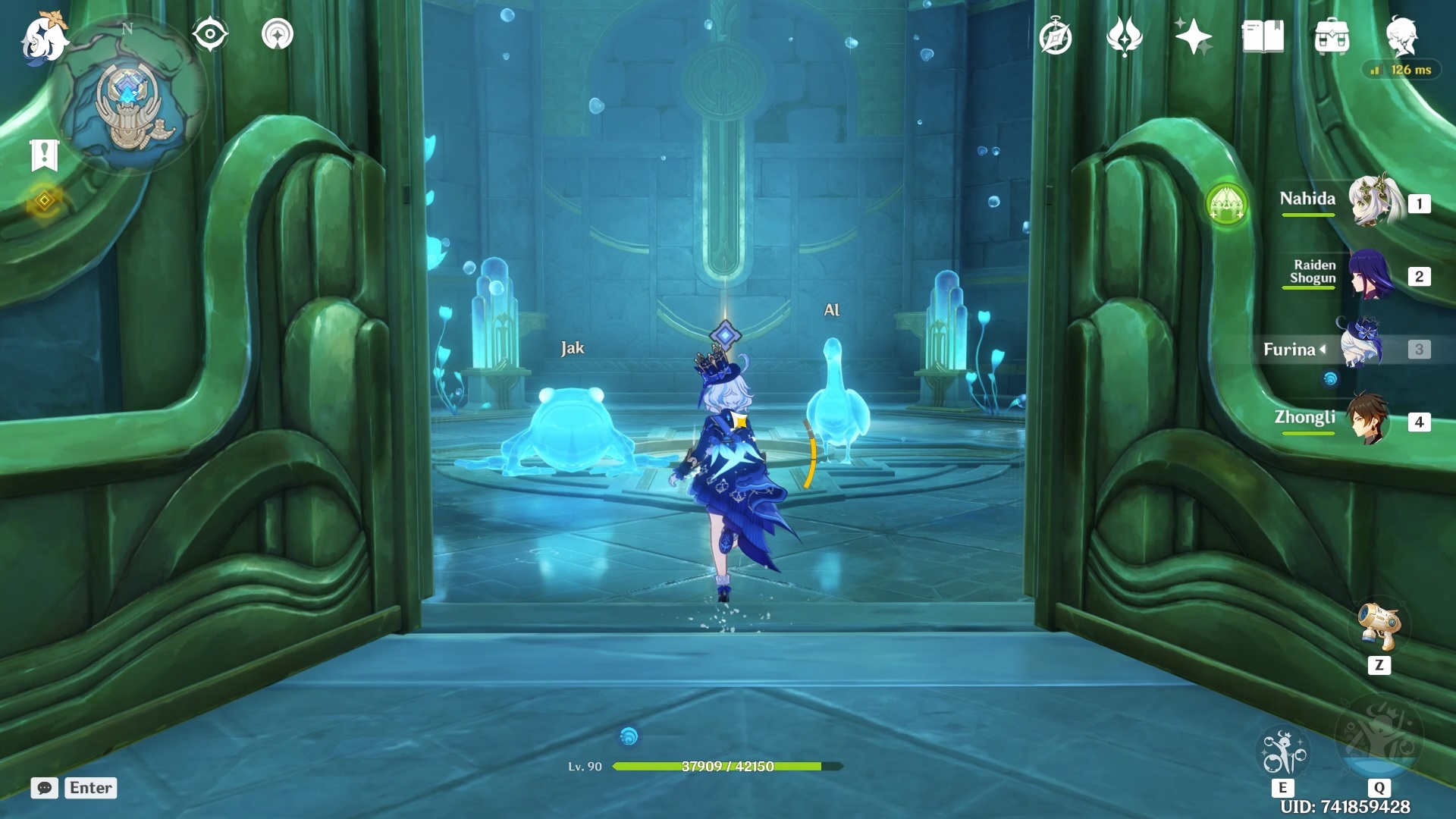
Task: Open the adventurer handbook book icon
Action: pyautogui.click(x=1263, y=36)
